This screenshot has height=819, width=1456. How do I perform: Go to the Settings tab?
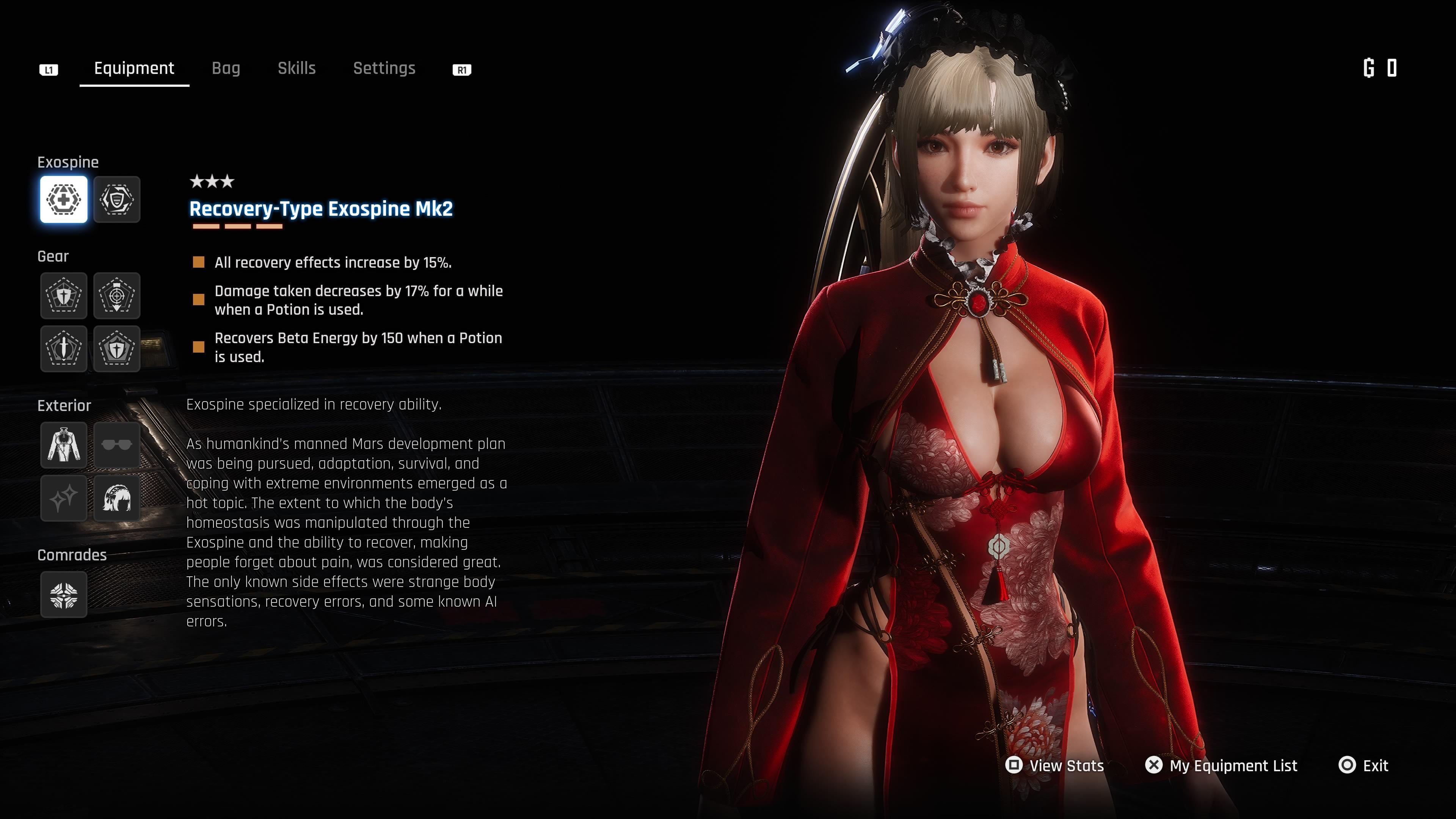click(x=384, y=68)
